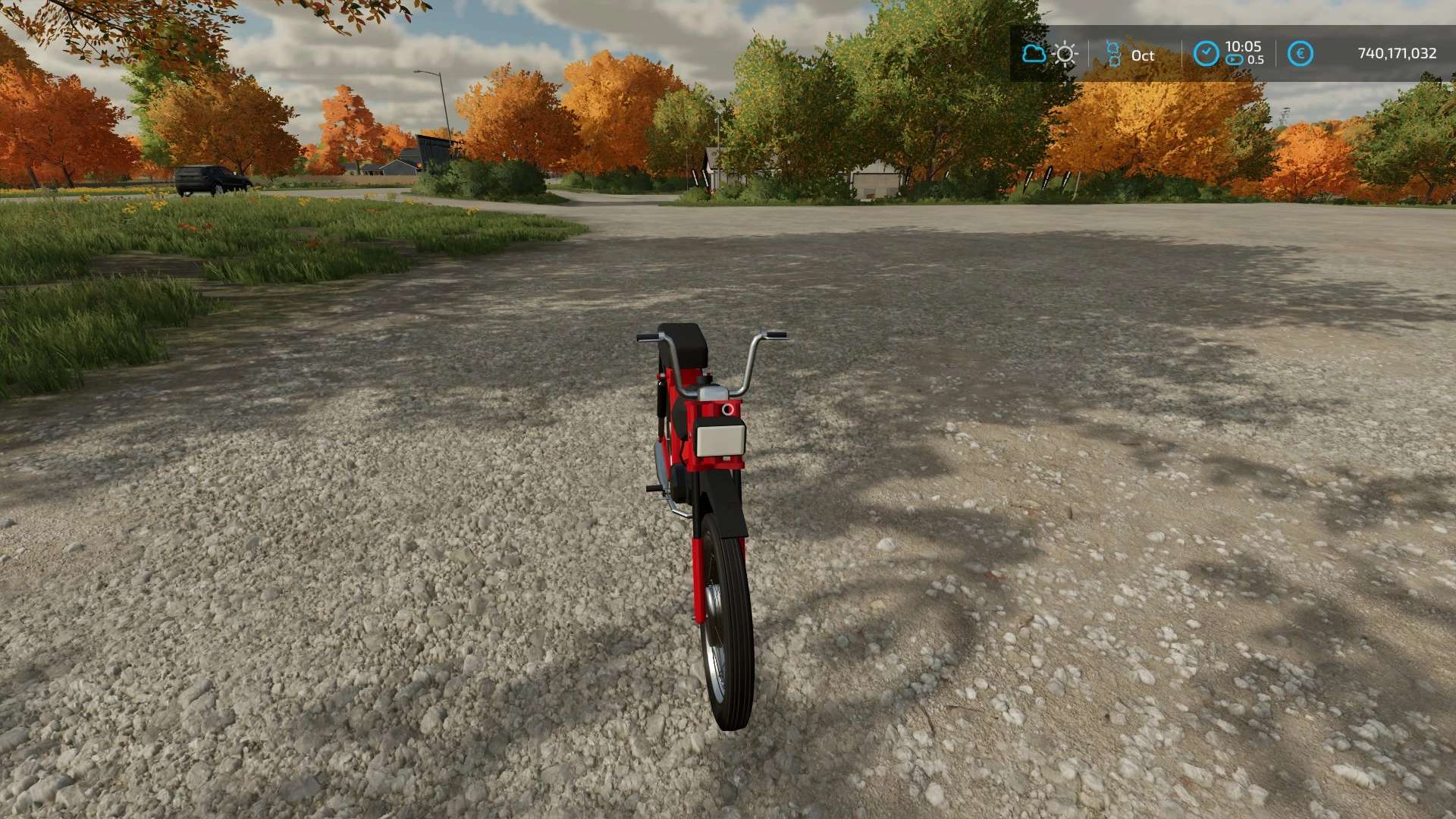1456x819 pixels.
Task: Click the sun weather icon
Action: pyautogui.click(x=1065, y=55)
